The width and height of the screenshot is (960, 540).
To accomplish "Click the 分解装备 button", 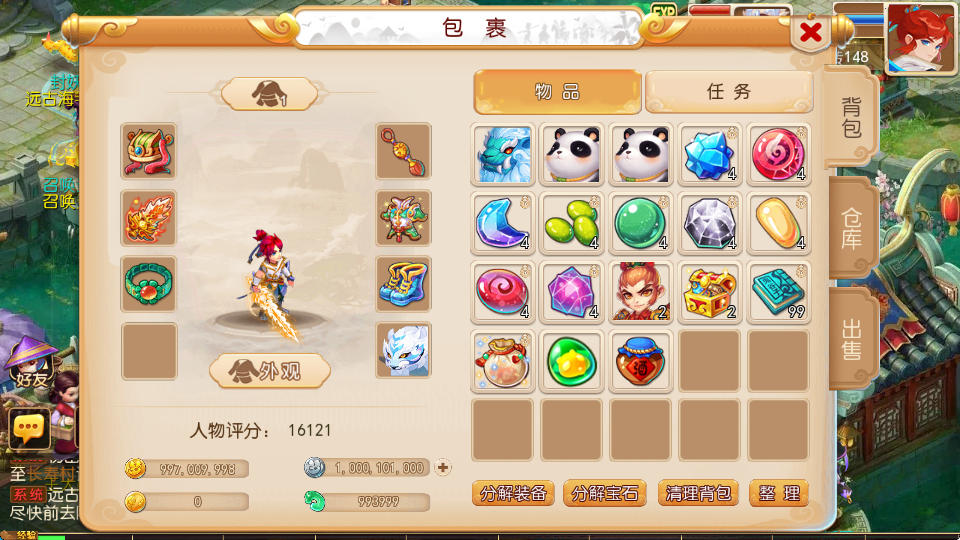I will click(x=513, y=493).
